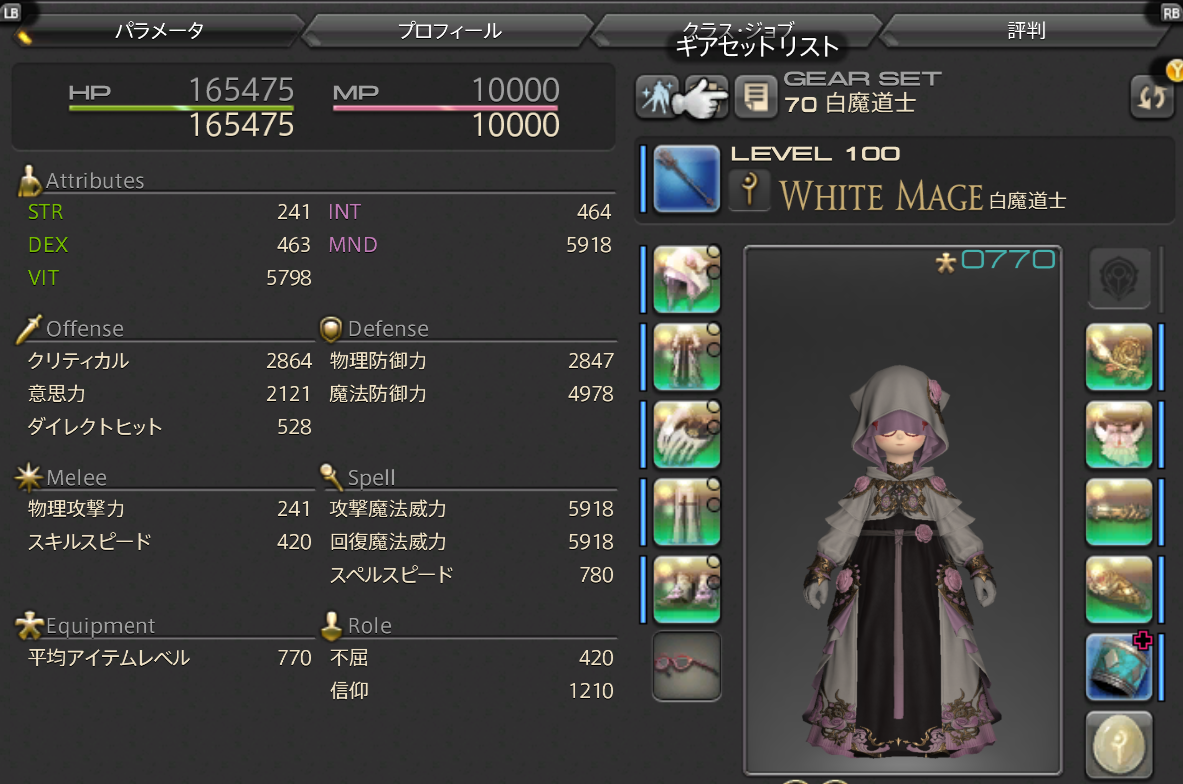Select the white gloves hands slot

click(686, 435)
